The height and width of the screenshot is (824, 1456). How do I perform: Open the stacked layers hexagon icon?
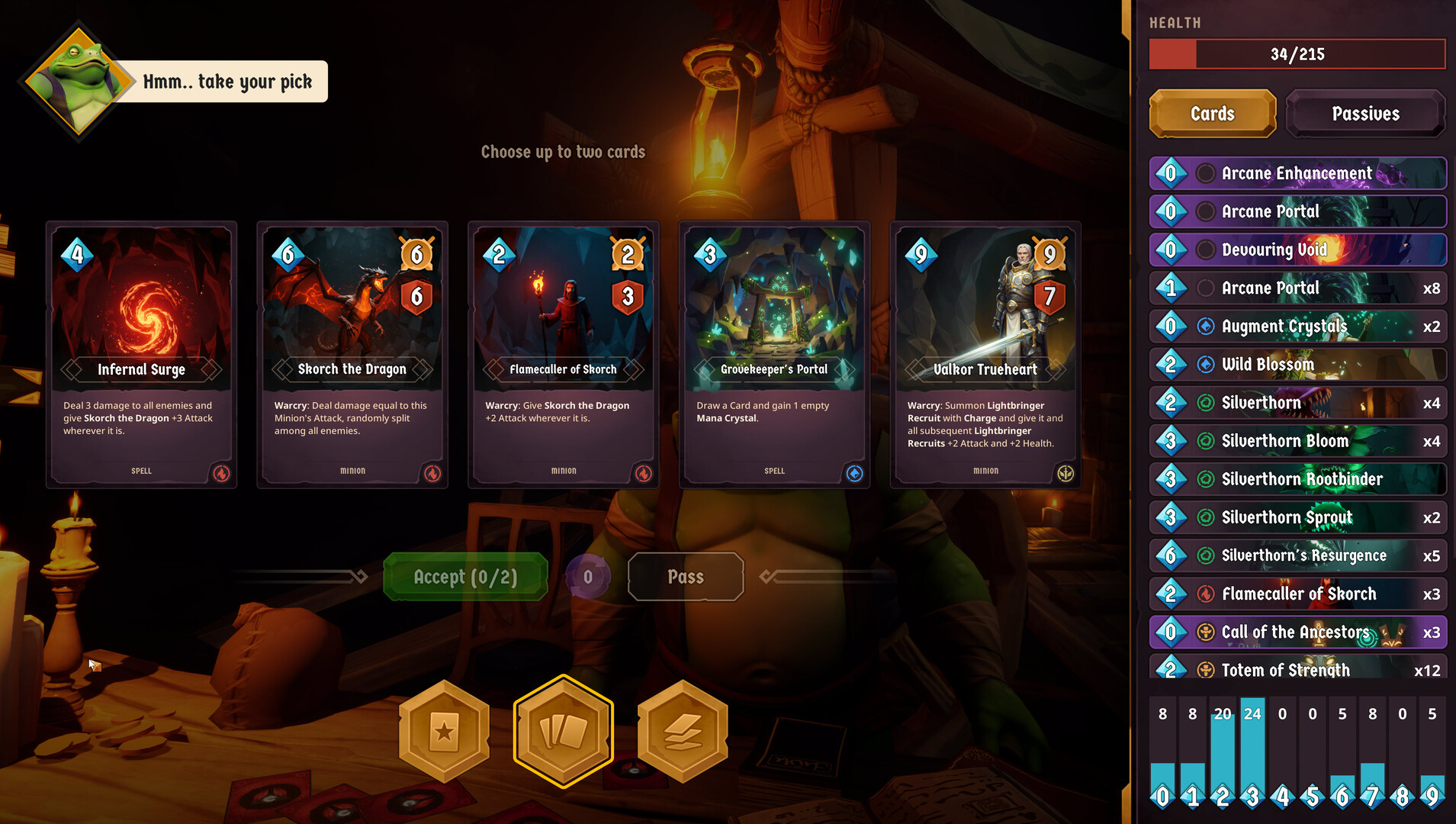coord(683,730)
